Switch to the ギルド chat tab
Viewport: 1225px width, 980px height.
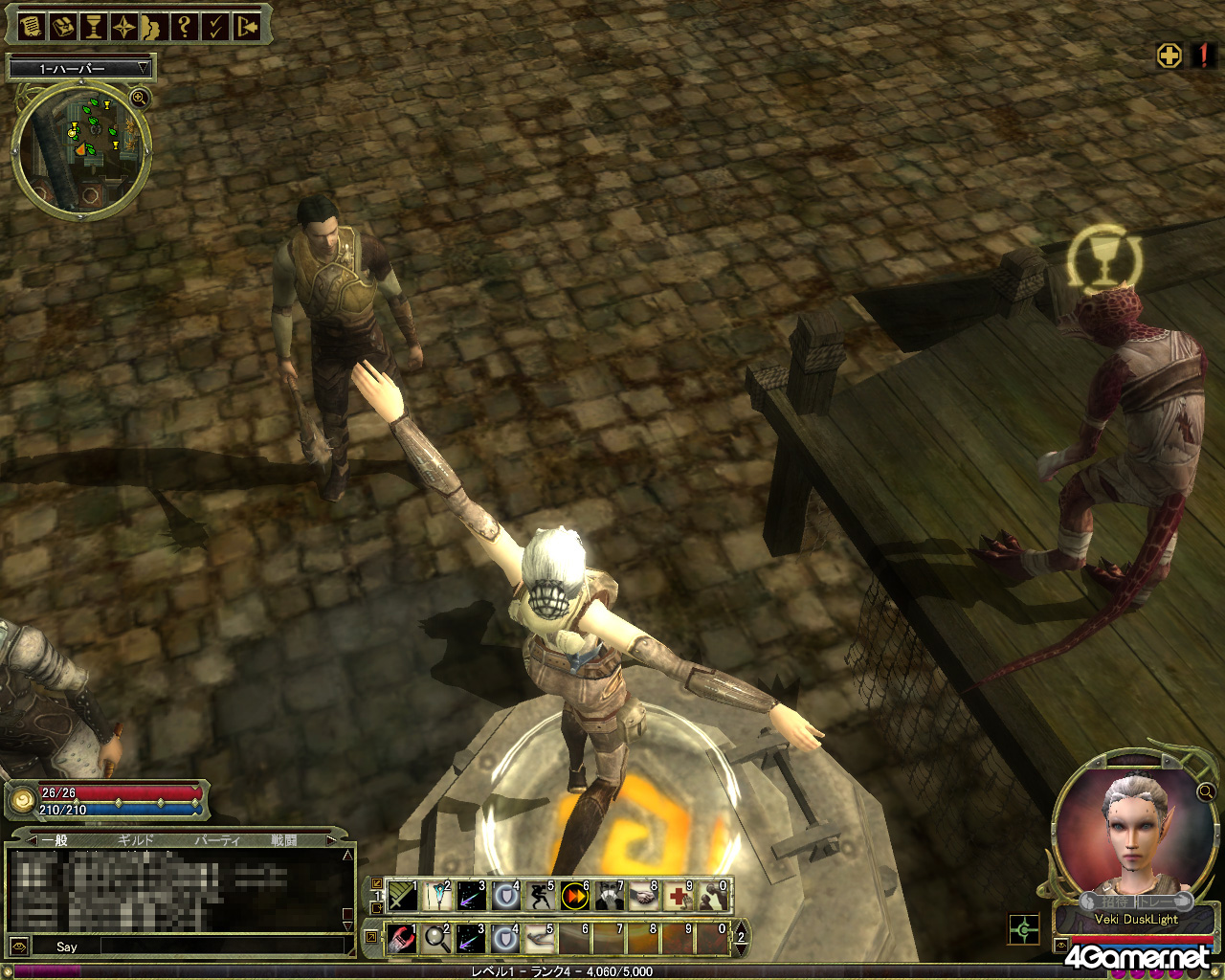[135, 840]
